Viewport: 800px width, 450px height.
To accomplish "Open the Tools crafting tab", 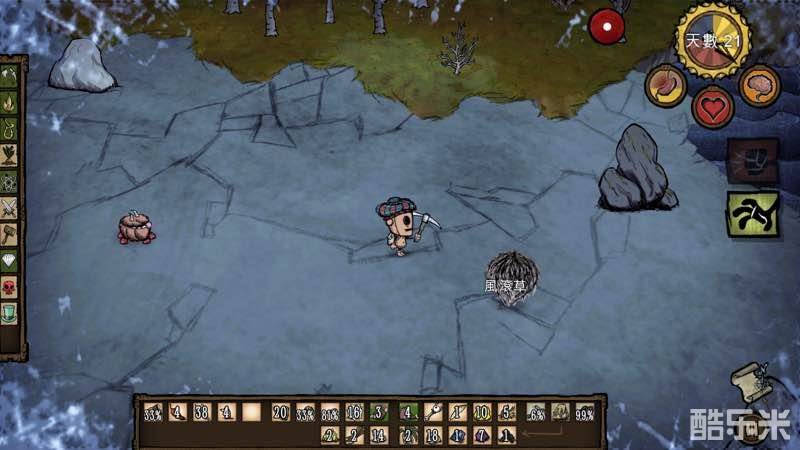I will point(12,75).
